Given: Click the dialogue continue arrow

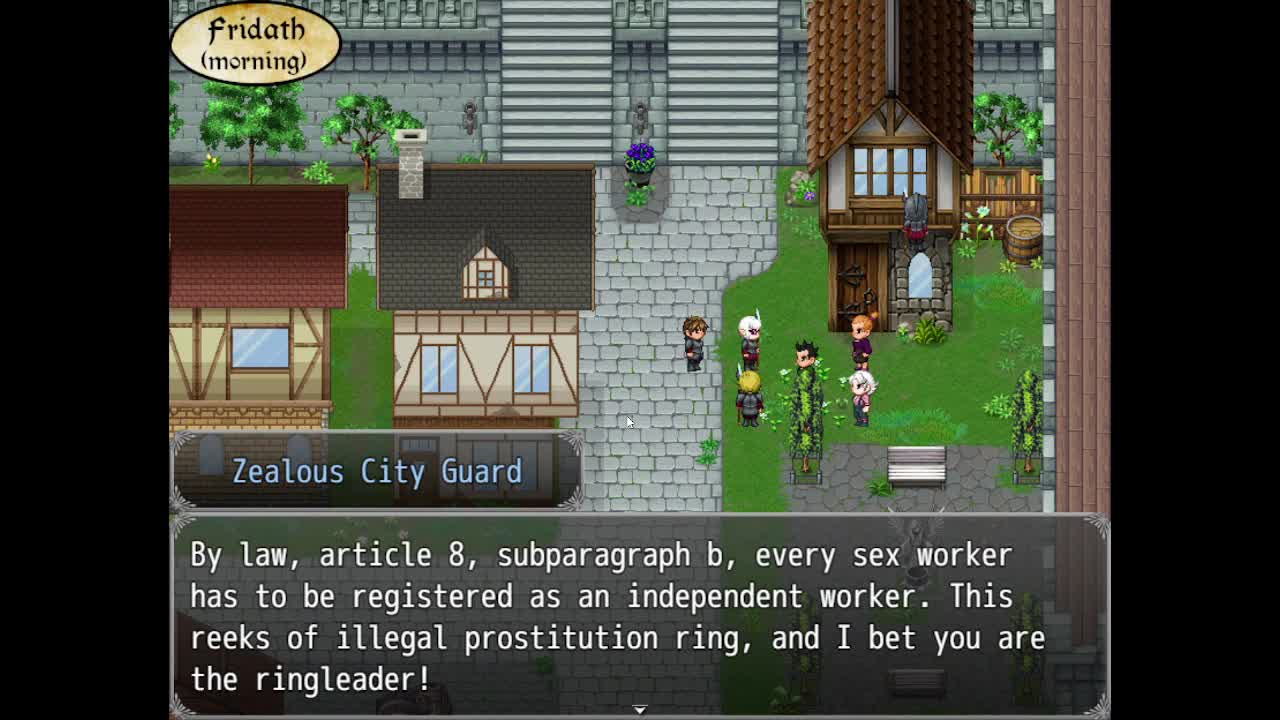Looking at the screenshot, I should click(x=640, y=709).
